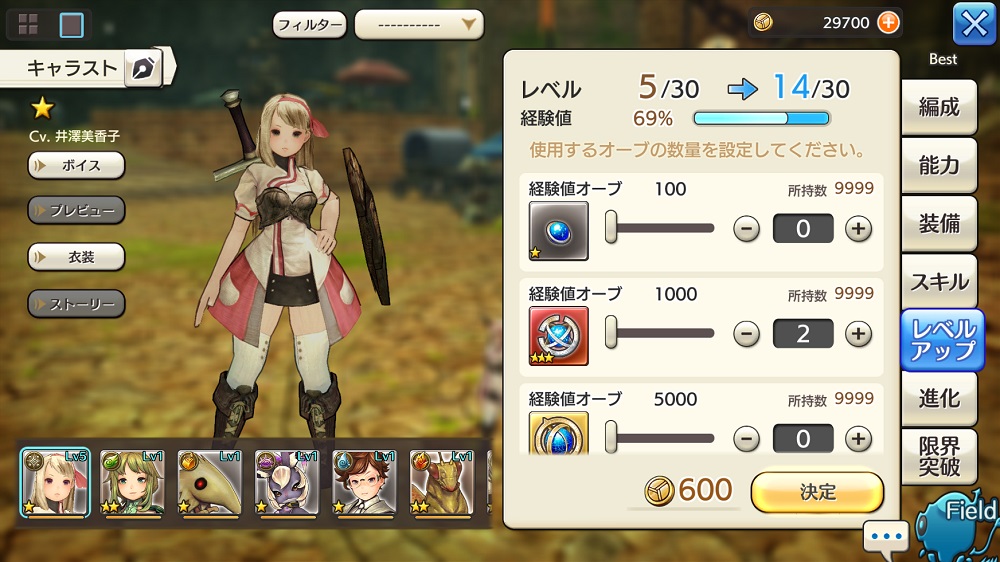Switch to the grid view layout icon
This screenshot has width=1000, height=562.
(x=28, y=24)
